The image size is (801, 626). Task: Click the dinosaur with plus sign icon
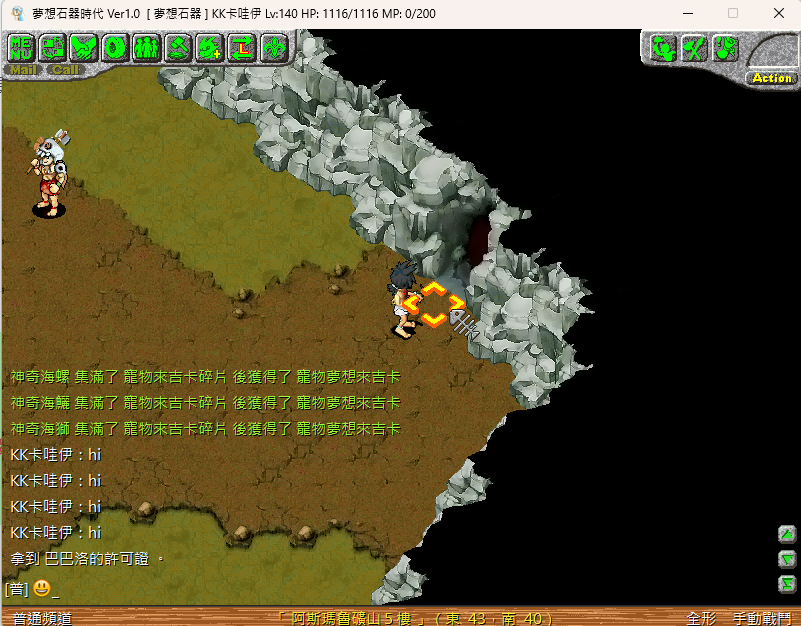click(x=210, y=47)
